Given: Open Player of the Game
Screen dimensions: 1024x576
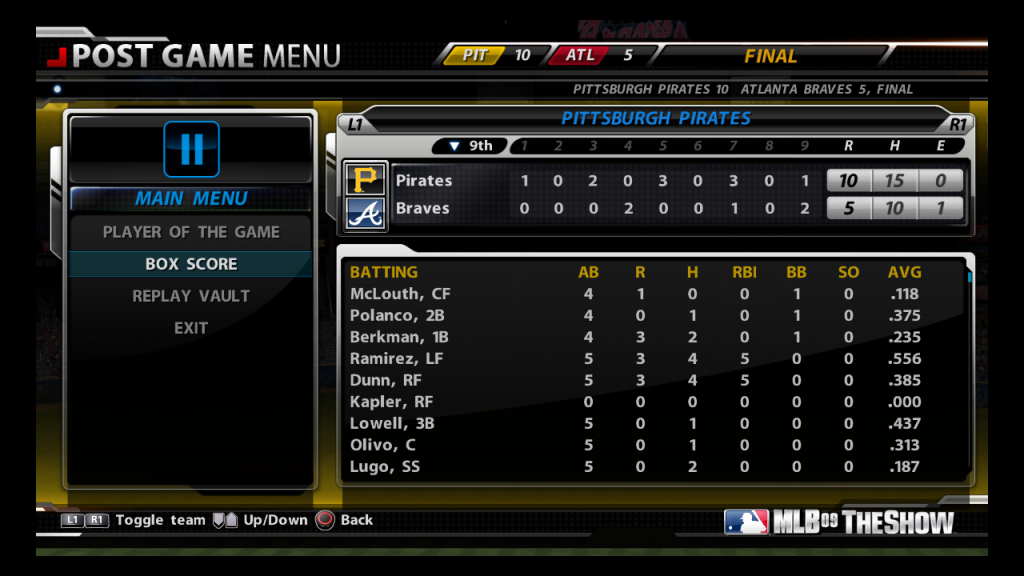Looking at the screenshot, I should tap(191, 232).
